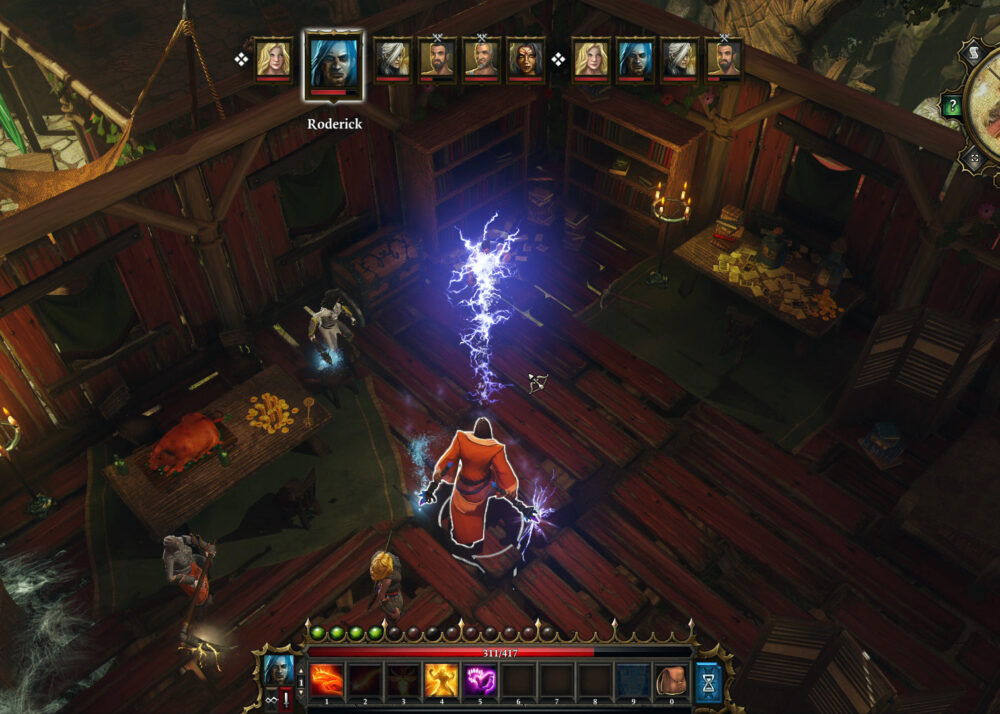Open the backpack in hotbar slot 0
The height and width of the screenshot is (714, 1000).
click(x=670, y=680)
